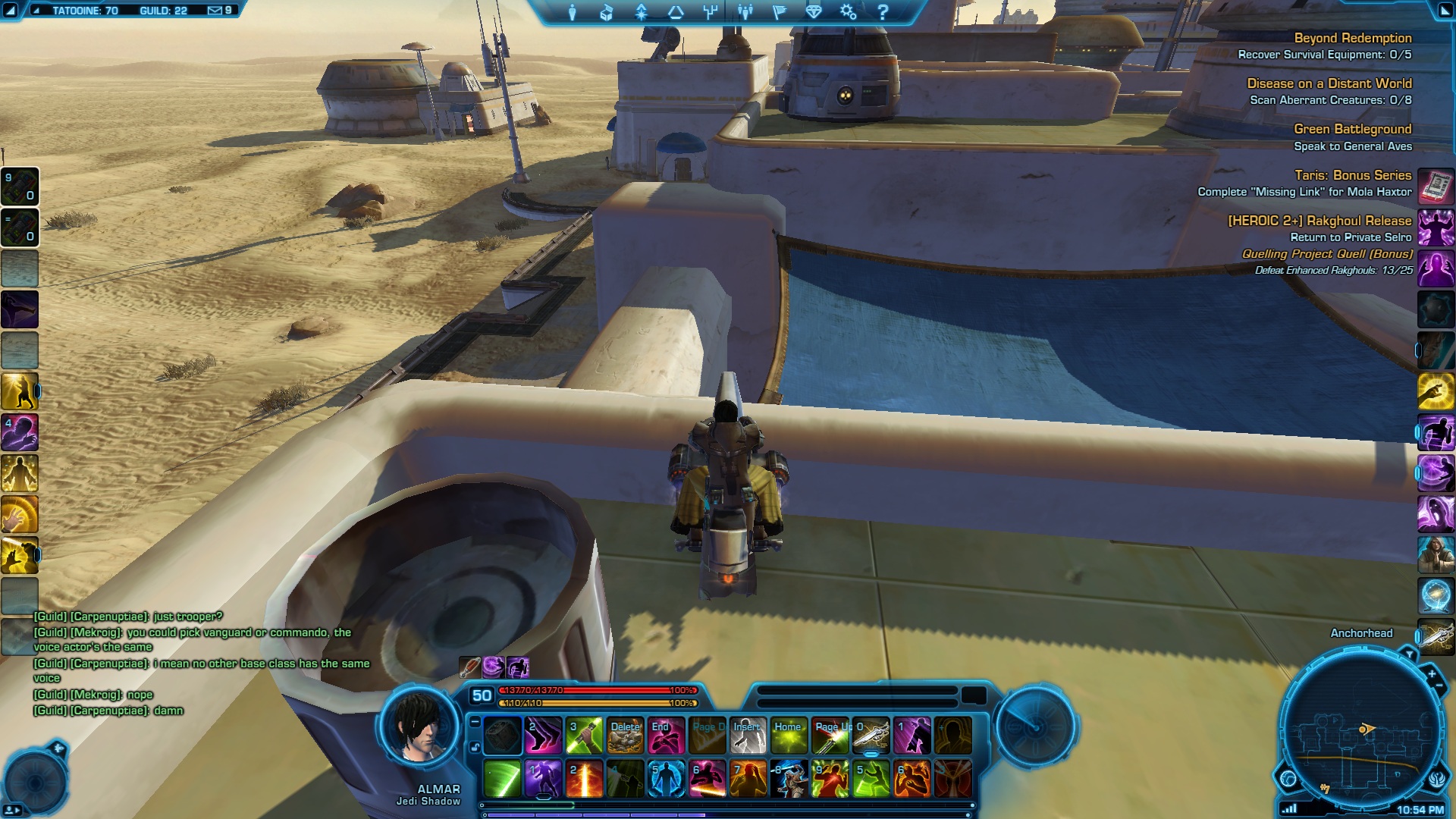Screen dimensions: 1456x819
Task: Open the minimap filter funnel button
Action: pyautogui.click(x=1409, y=654)
